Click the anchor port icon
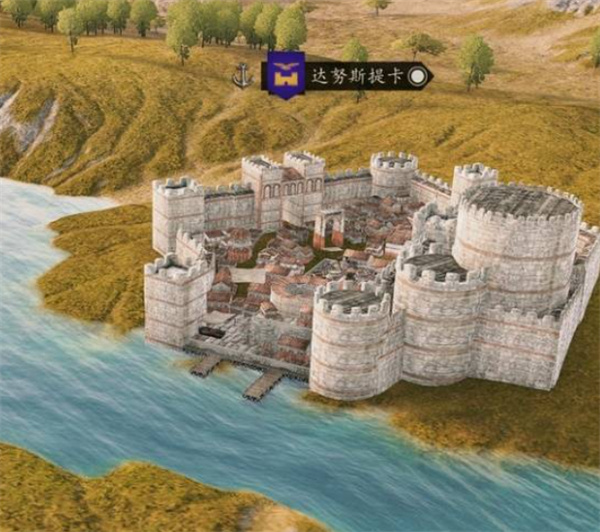600x532 pixels. click(241, 75)
